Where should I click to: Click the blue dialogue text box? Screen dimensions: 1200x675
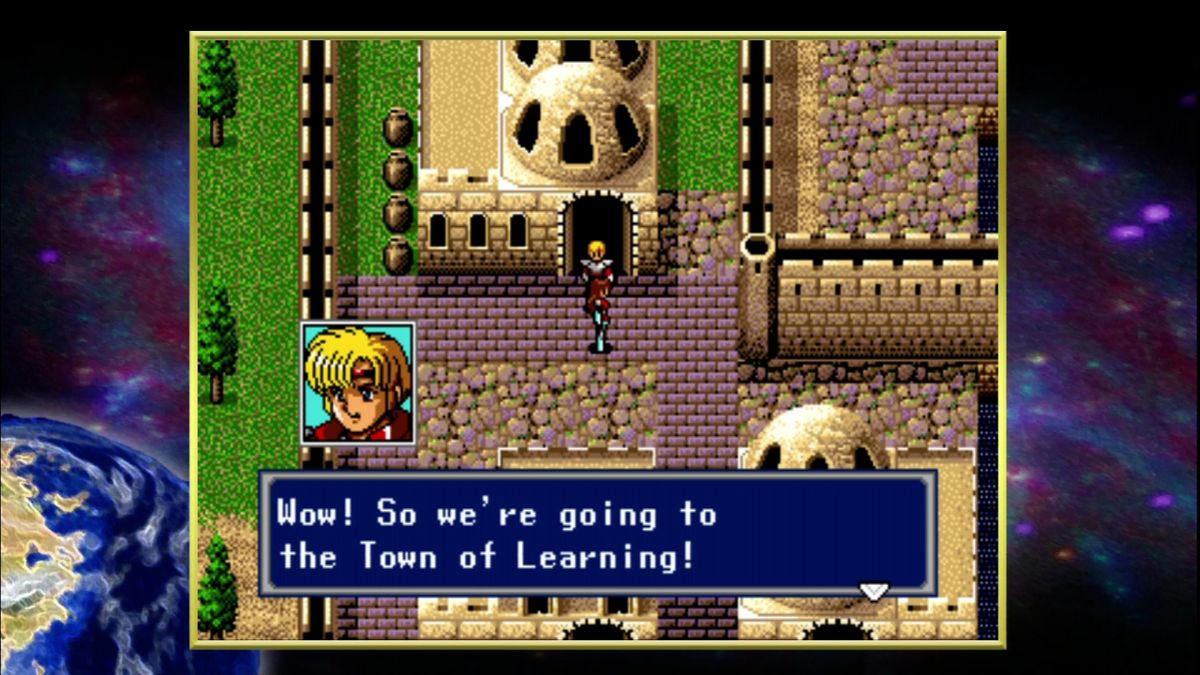click(598, 534)
